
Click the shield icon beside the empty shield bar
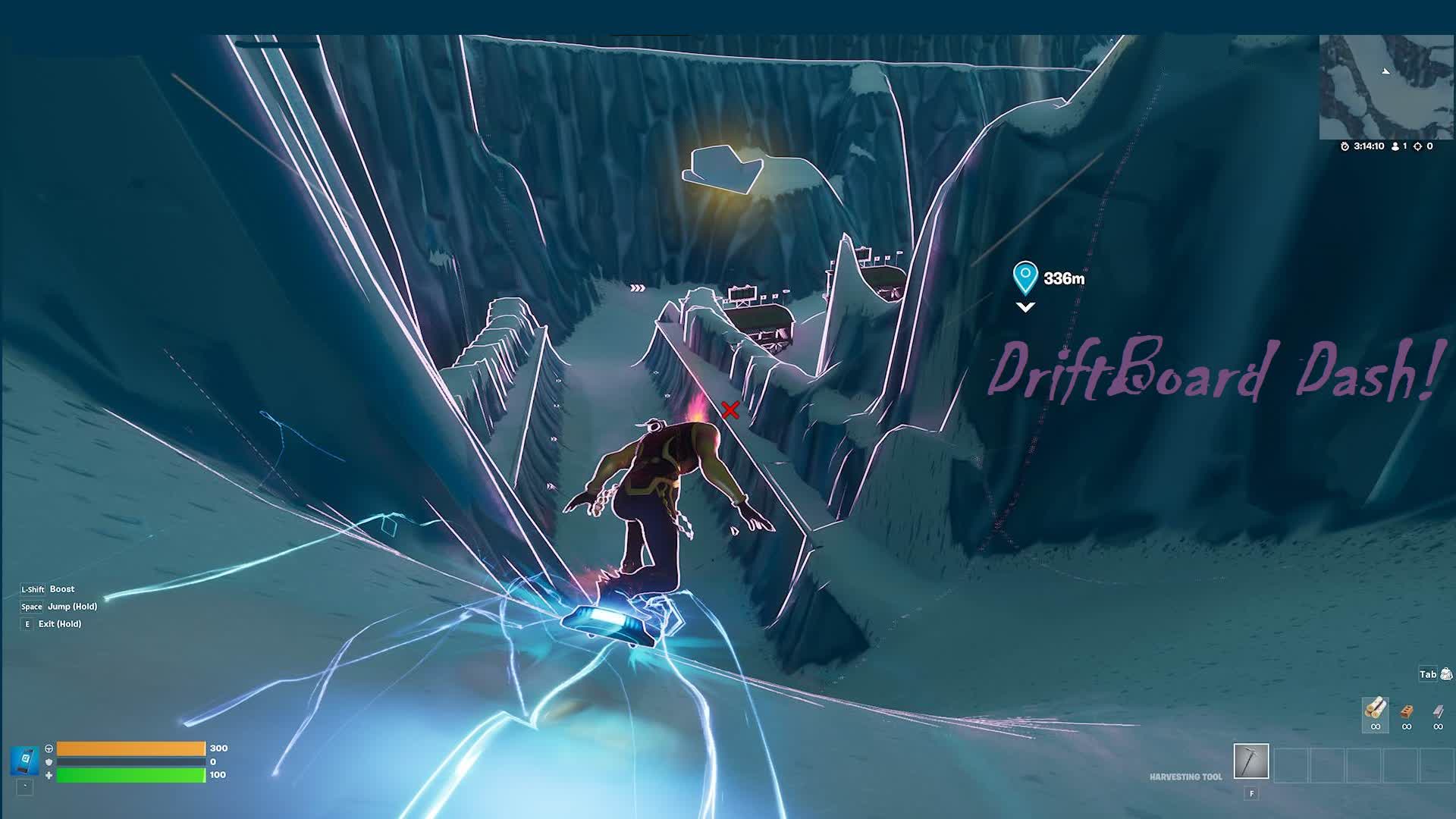click(x=49, y=762)
